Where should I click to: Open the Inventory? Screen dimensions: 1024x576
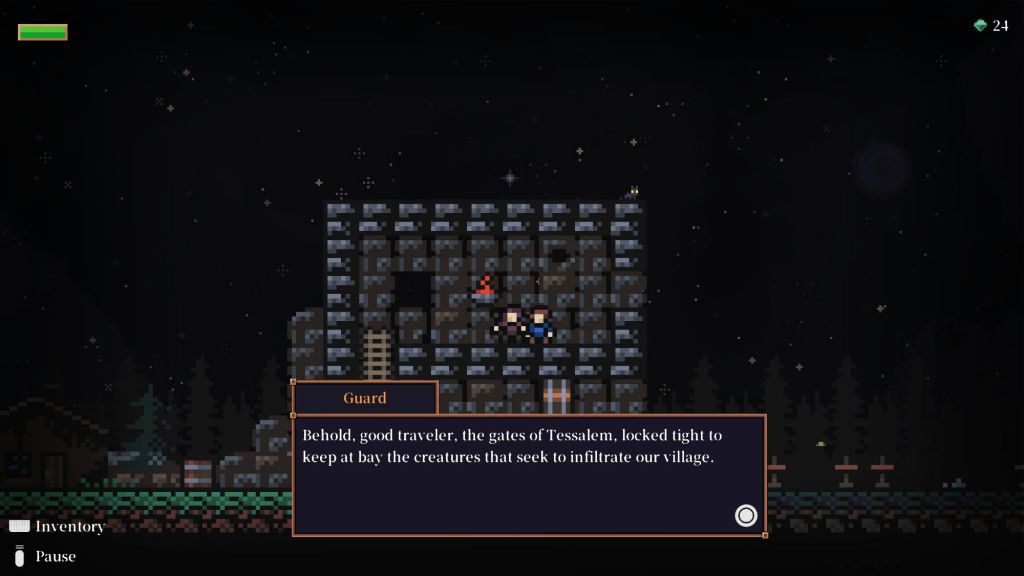click(x=57, y=526)
